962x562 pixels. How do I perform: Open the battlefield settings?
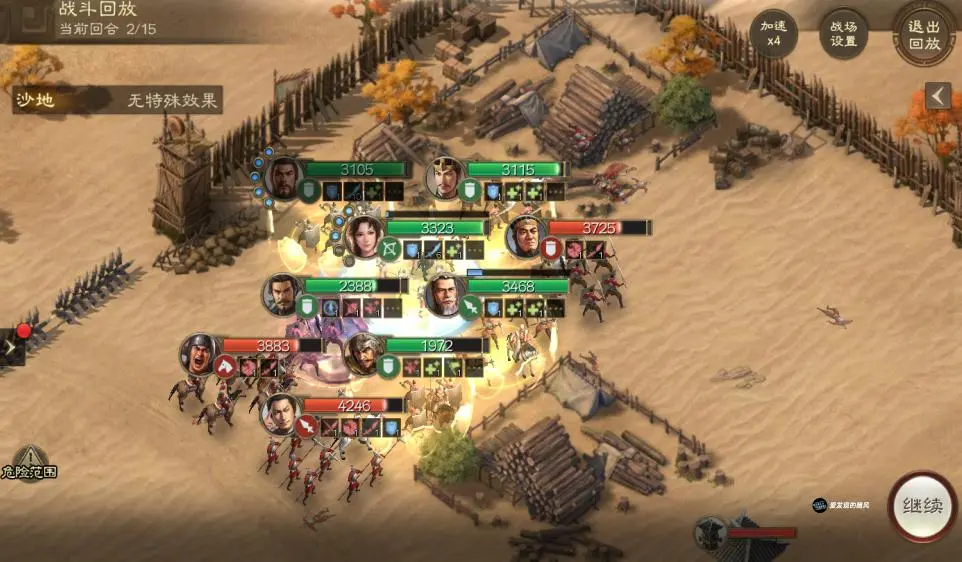[843, 33]
